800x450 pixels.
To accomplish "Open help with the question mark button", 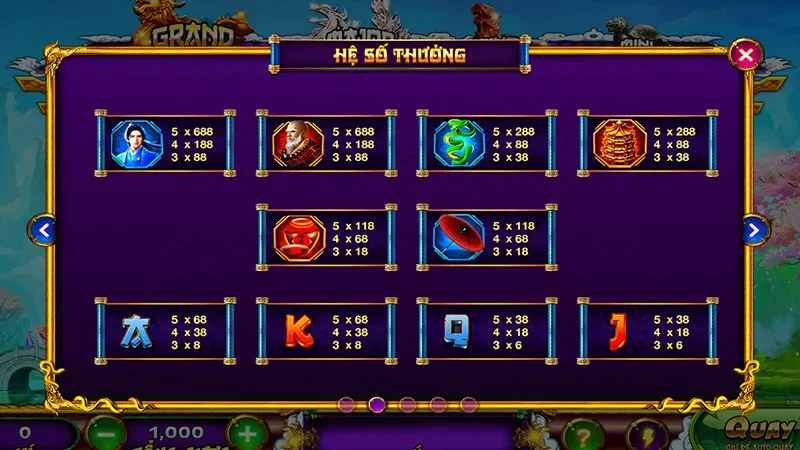I will coord(583,434).
